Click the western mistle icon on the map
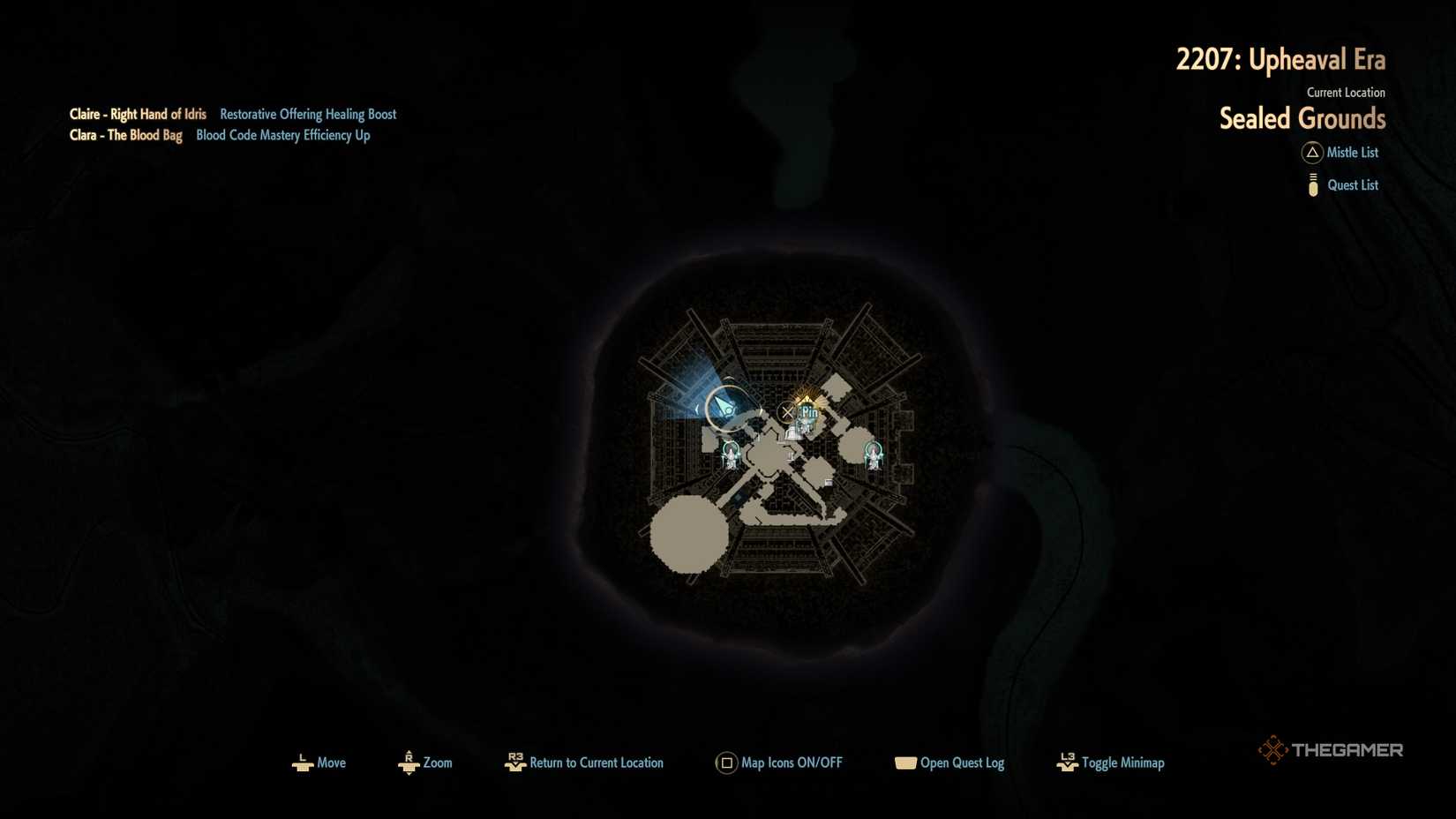 coord(731,453)
